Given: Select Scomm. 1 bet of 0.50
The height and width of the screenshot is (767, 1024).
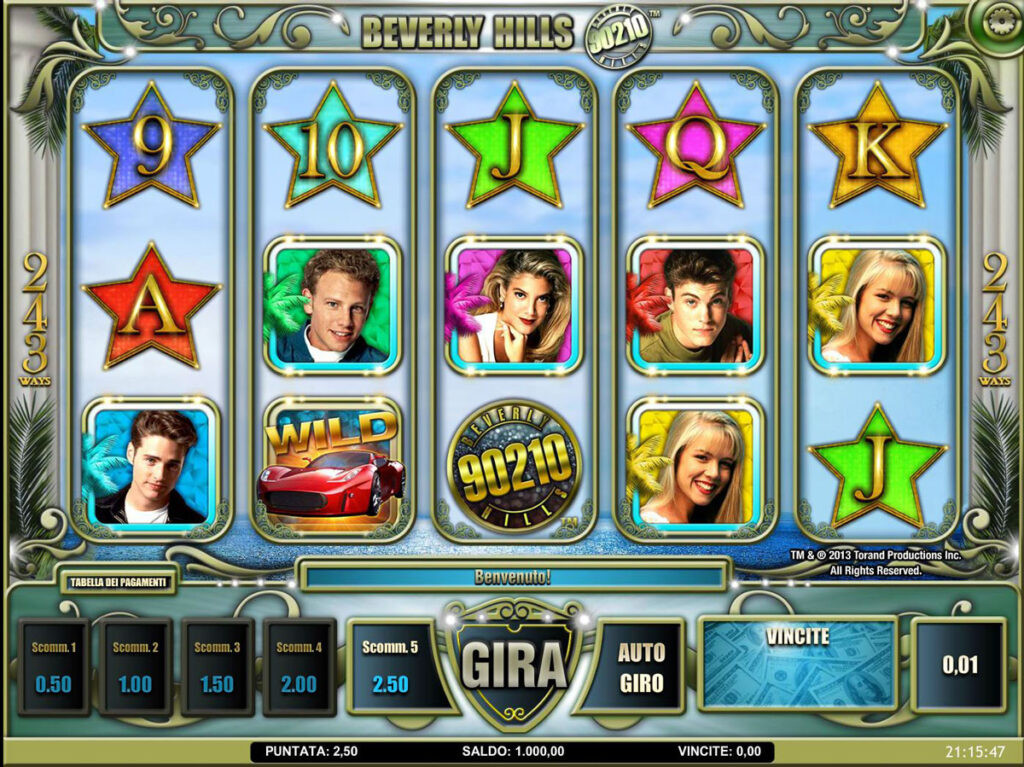Looking at the screenshot, I should [x=53, y=667].
